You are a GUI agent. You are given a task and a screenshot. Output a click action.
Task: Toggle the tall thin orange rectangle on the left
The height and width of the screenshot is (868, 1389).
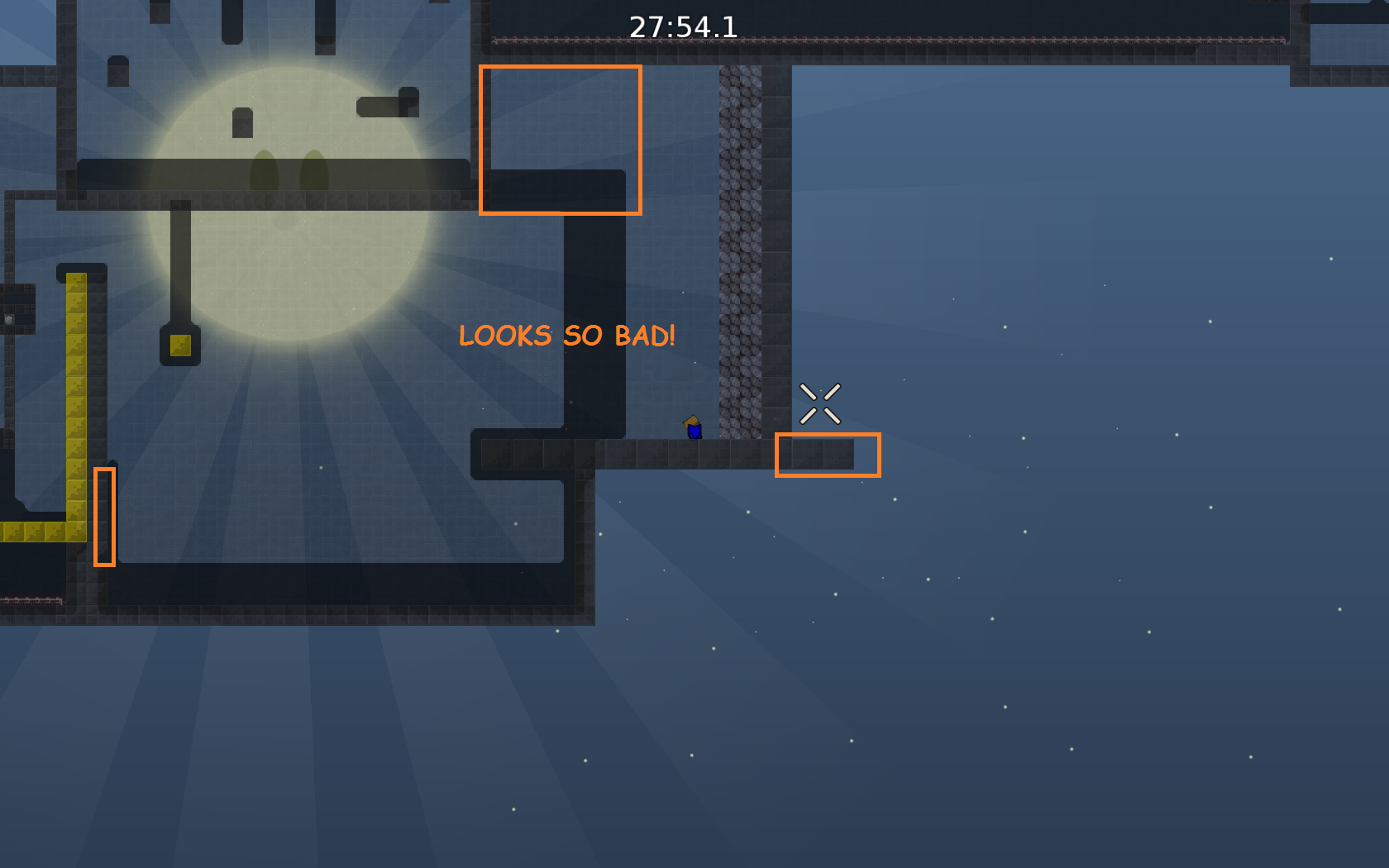click(104, 517)
